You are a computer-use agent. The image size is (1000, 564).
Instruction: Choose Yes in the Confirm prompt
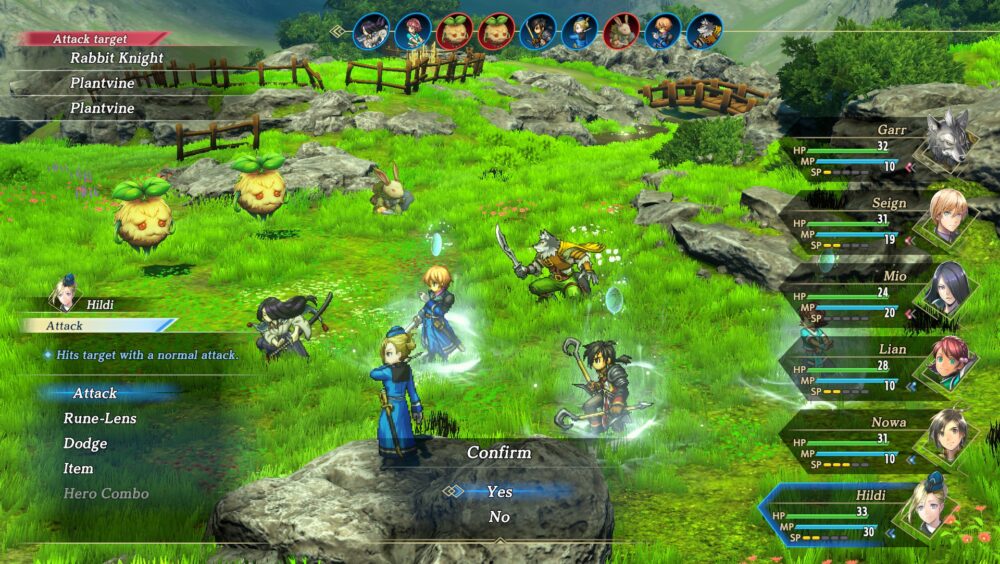(499, 491)
